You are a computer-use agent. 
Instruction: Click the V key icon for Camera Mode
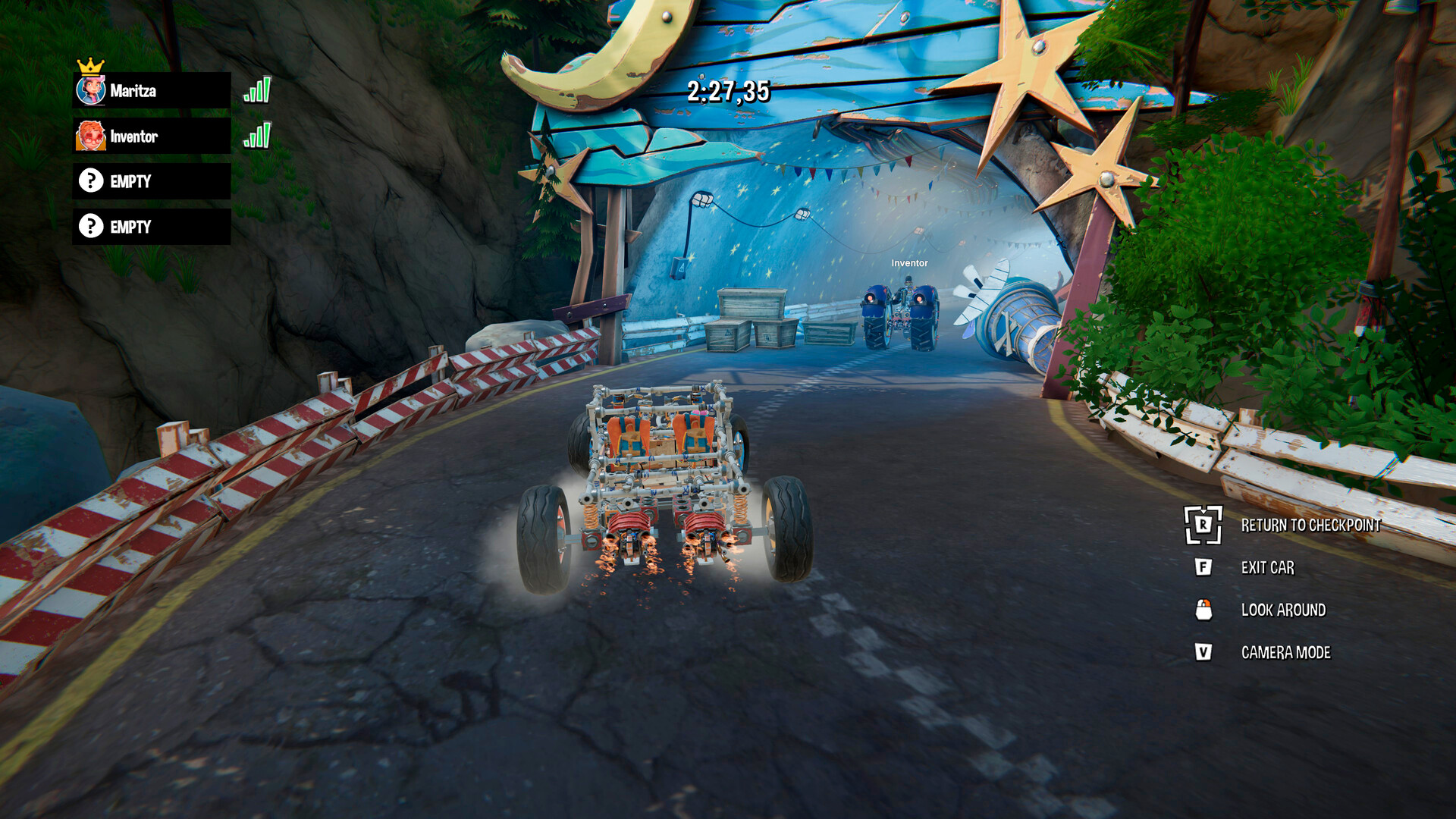tap(1206, 651)
